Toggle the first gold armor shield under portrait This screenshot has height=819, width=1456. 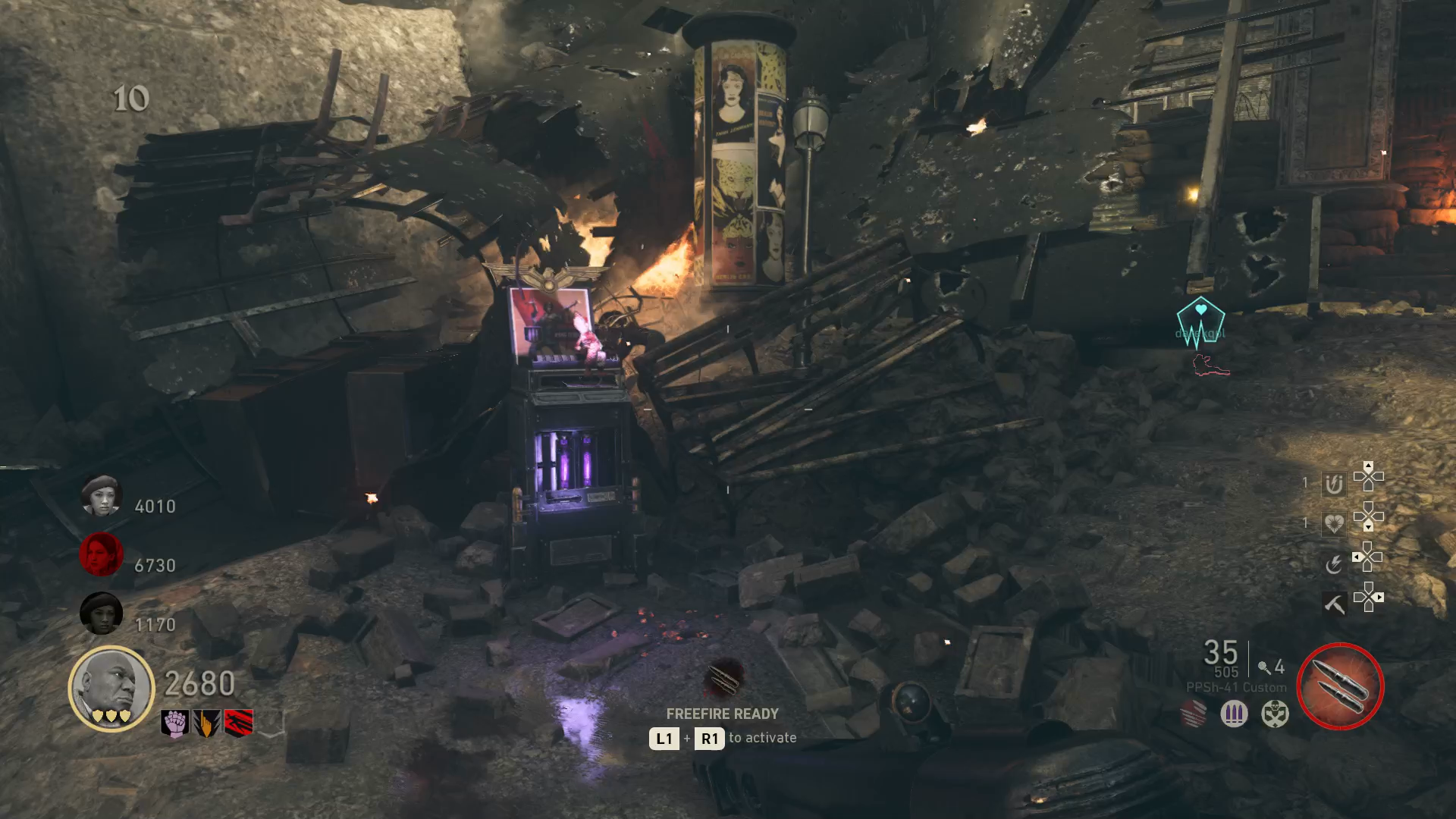[x=96, y=714]
